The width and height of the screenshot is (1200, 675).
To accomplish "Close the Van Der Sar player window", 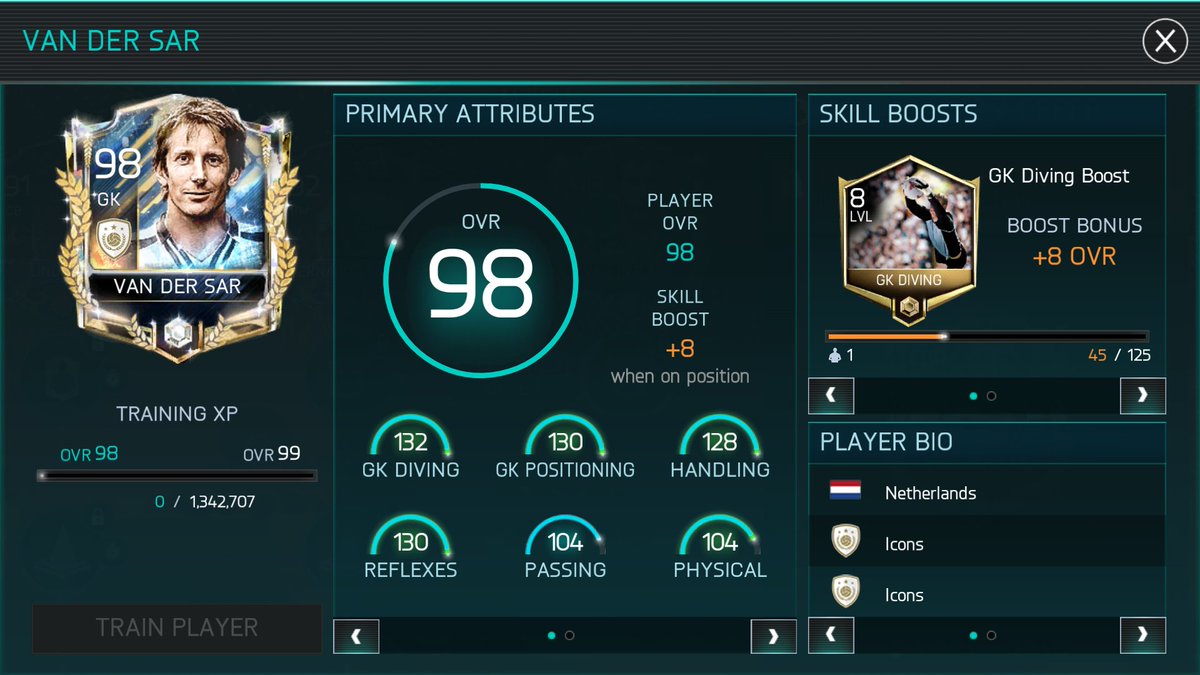I will click(1164, 43).
